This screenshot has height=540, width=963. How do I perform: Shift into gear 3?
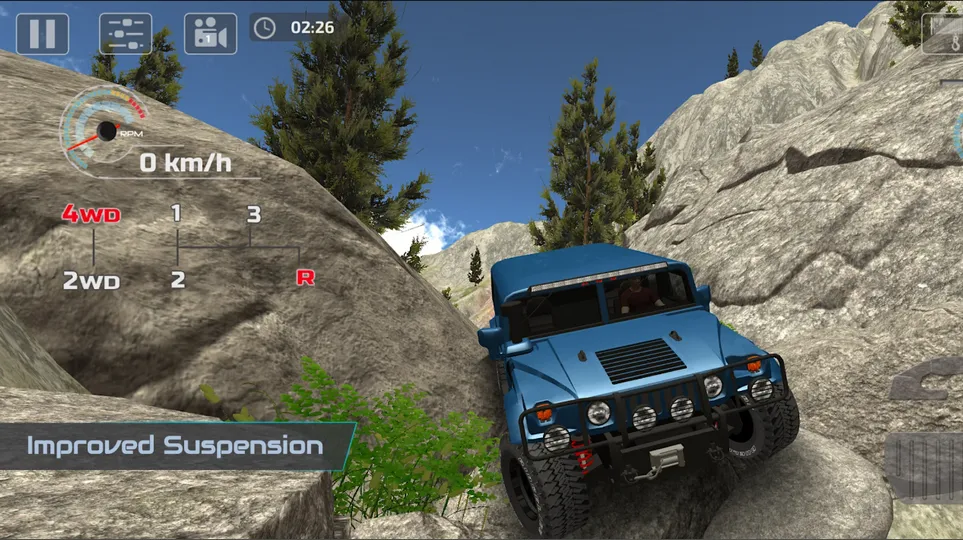[254, 214]
